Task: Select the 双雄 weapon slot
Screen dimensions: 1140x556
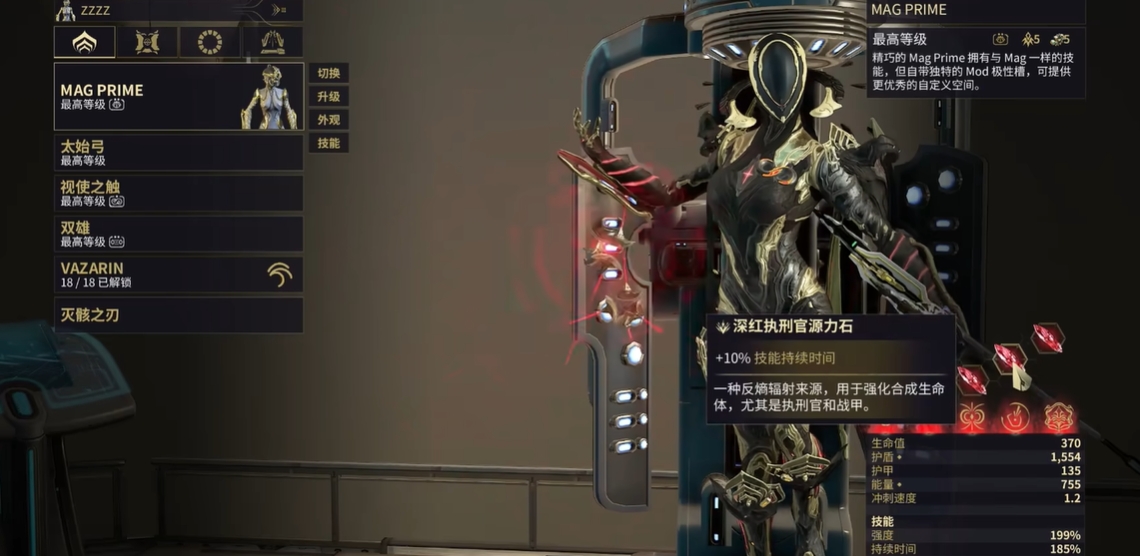Action: click(178, 234)
